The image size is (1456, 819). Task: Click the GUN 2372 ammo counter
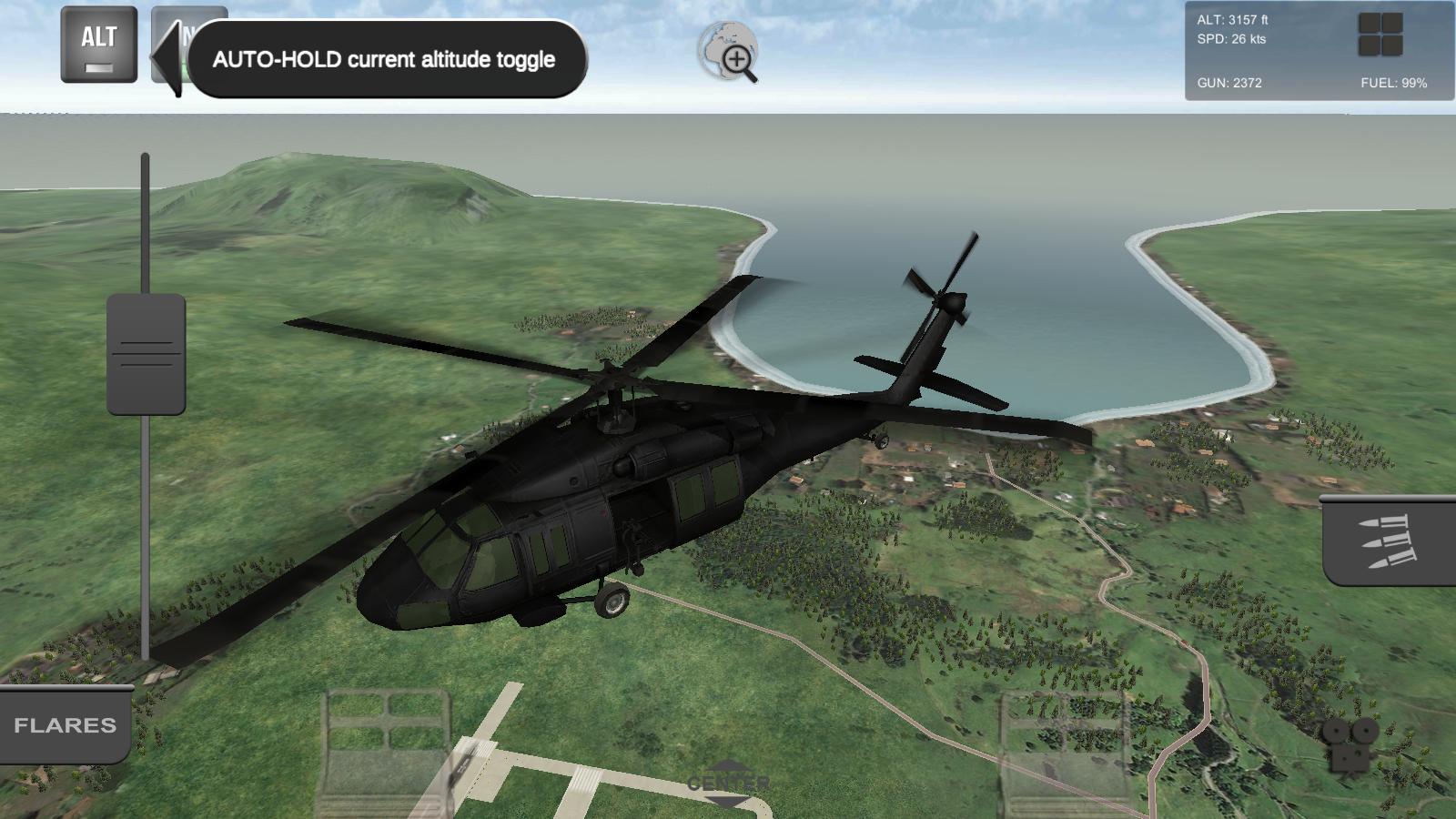click(1228, 82)
